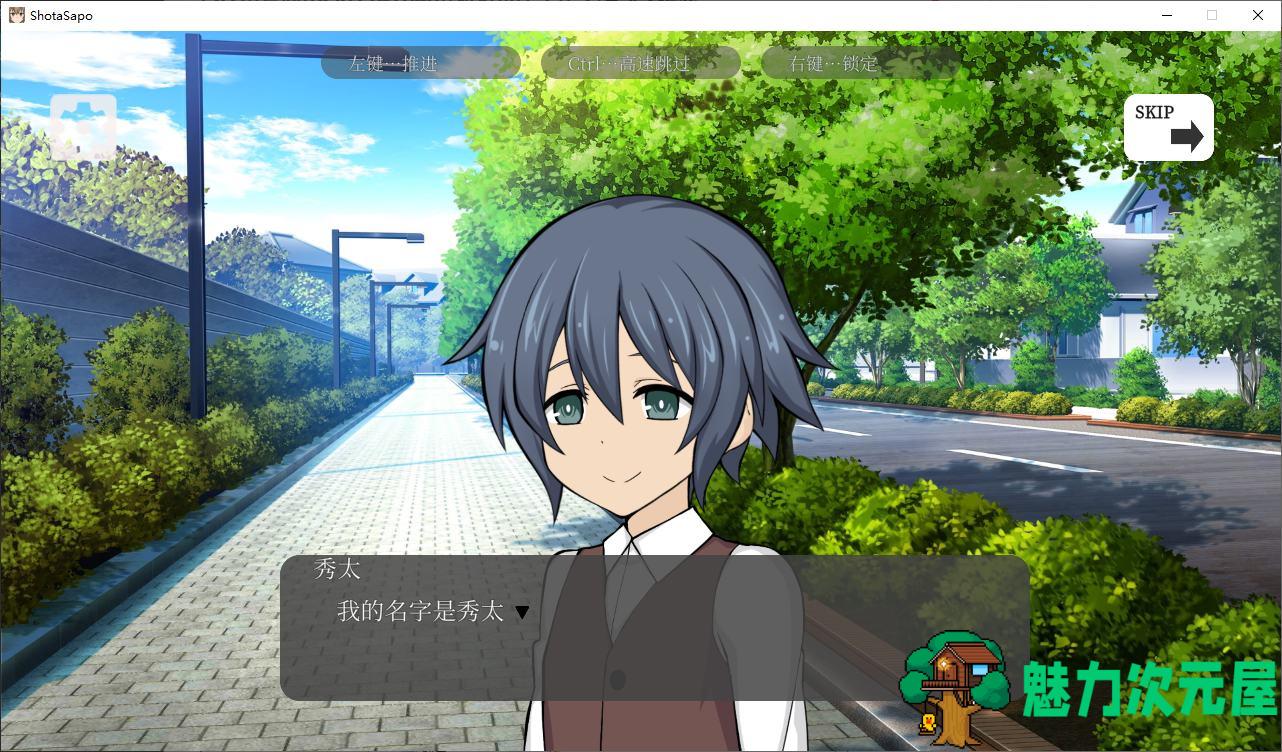Minimize the ShotaSapo window
Viewport: 1282px width, 752px height.
[1167, 15]
